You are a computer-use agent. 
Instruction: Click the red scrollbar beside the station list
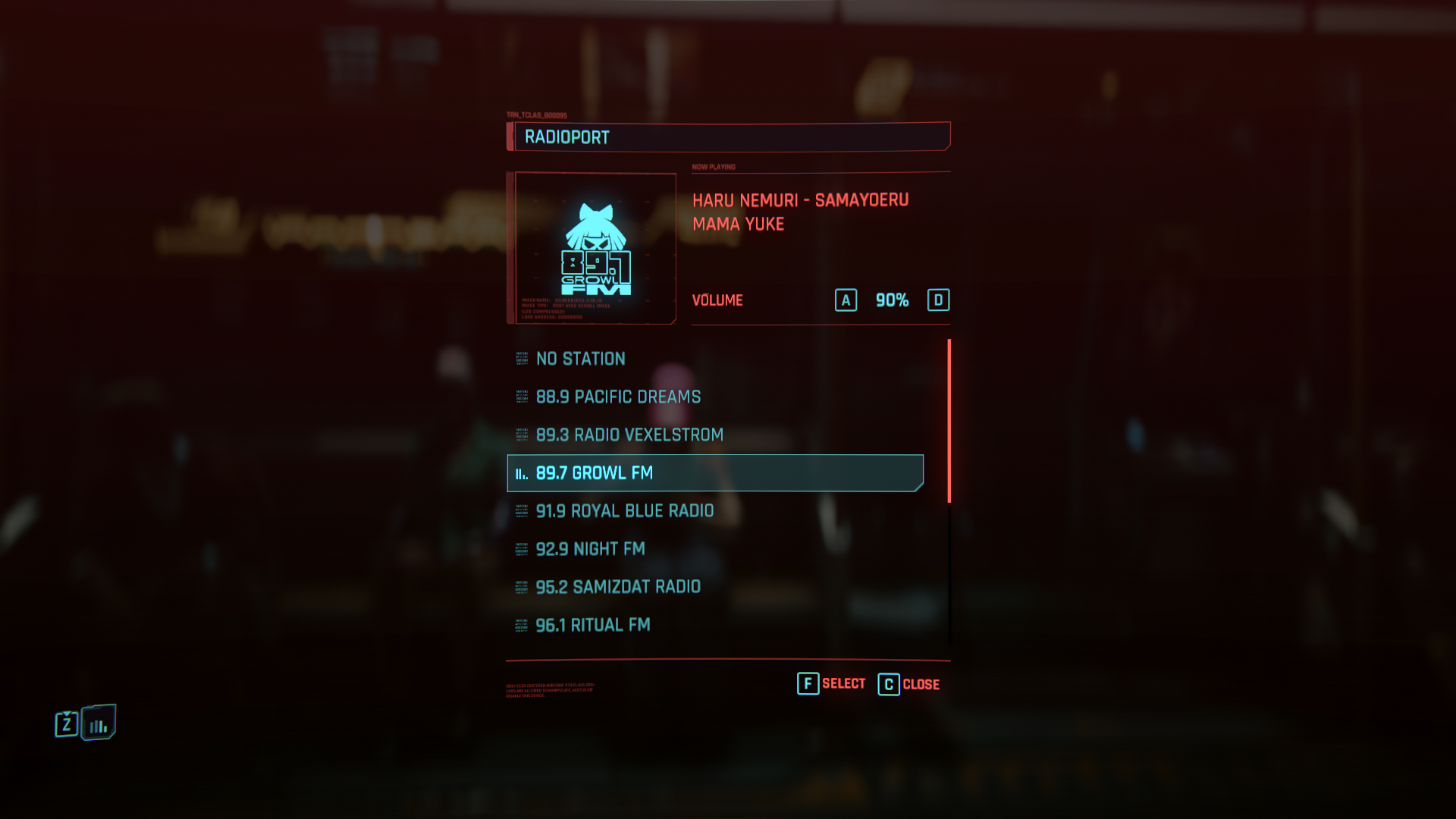coord(950,417)
